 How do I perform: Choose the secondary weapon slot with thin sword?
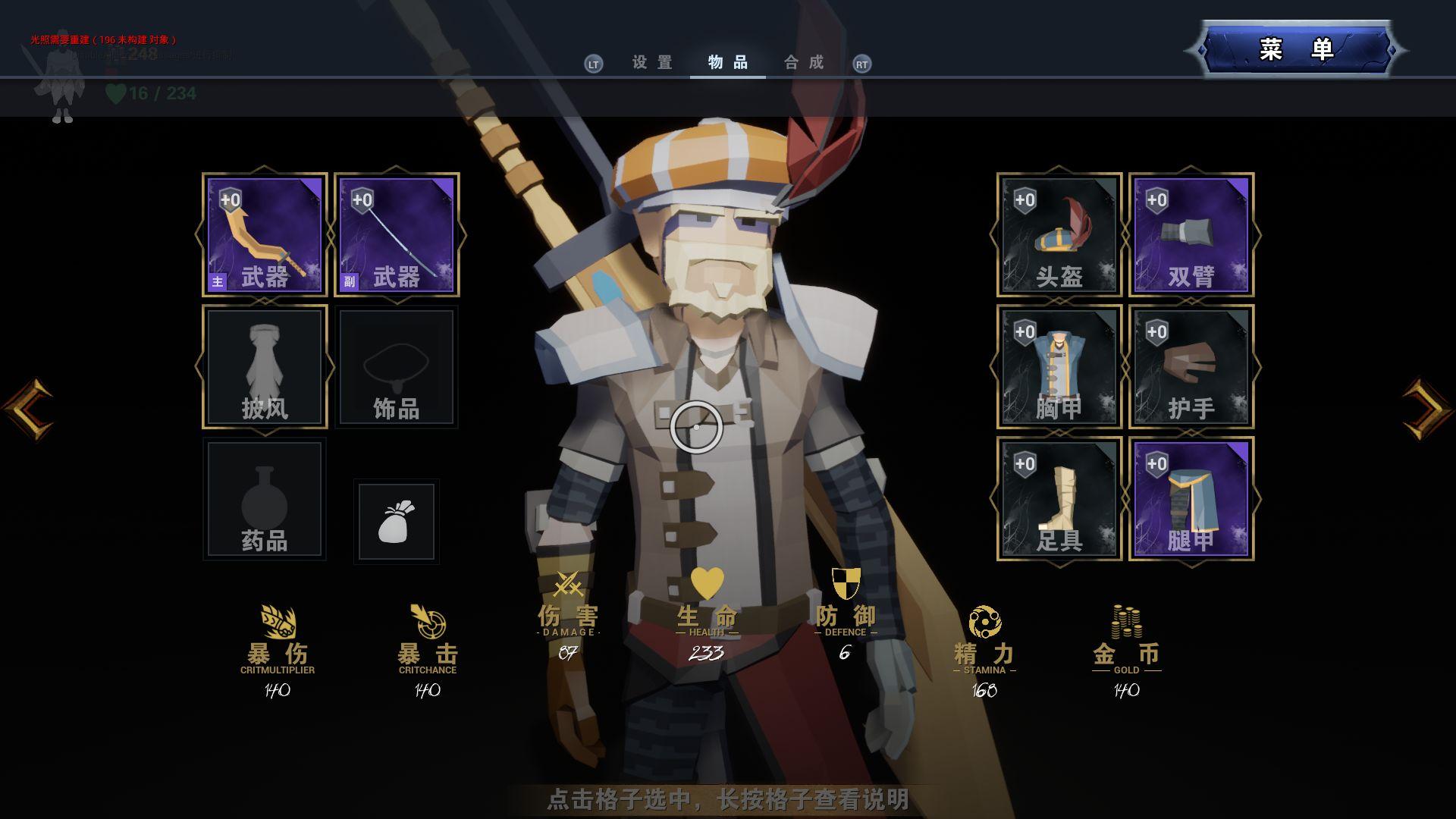397,235
